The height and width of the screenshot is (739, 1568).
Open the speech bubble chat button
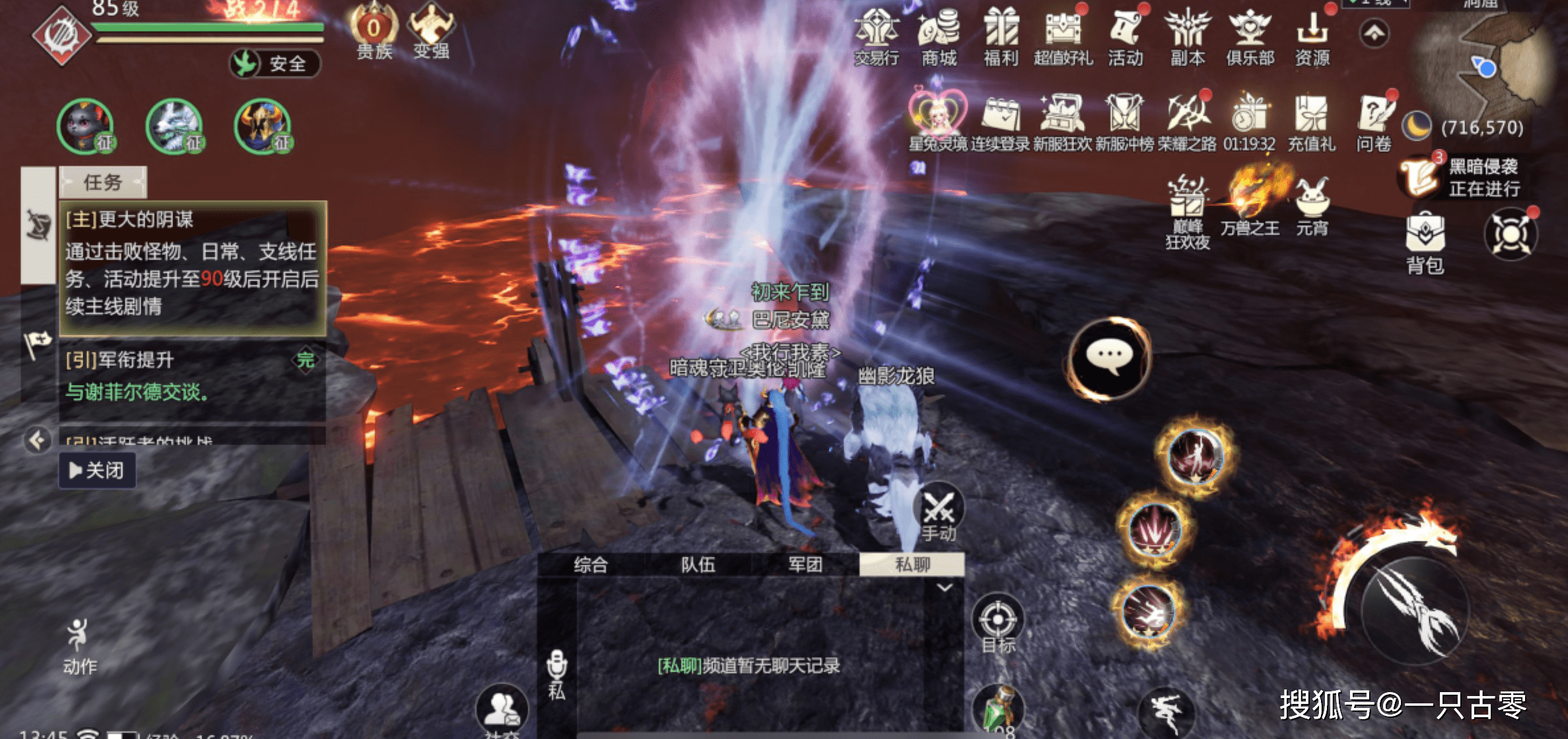[1110, 359]
